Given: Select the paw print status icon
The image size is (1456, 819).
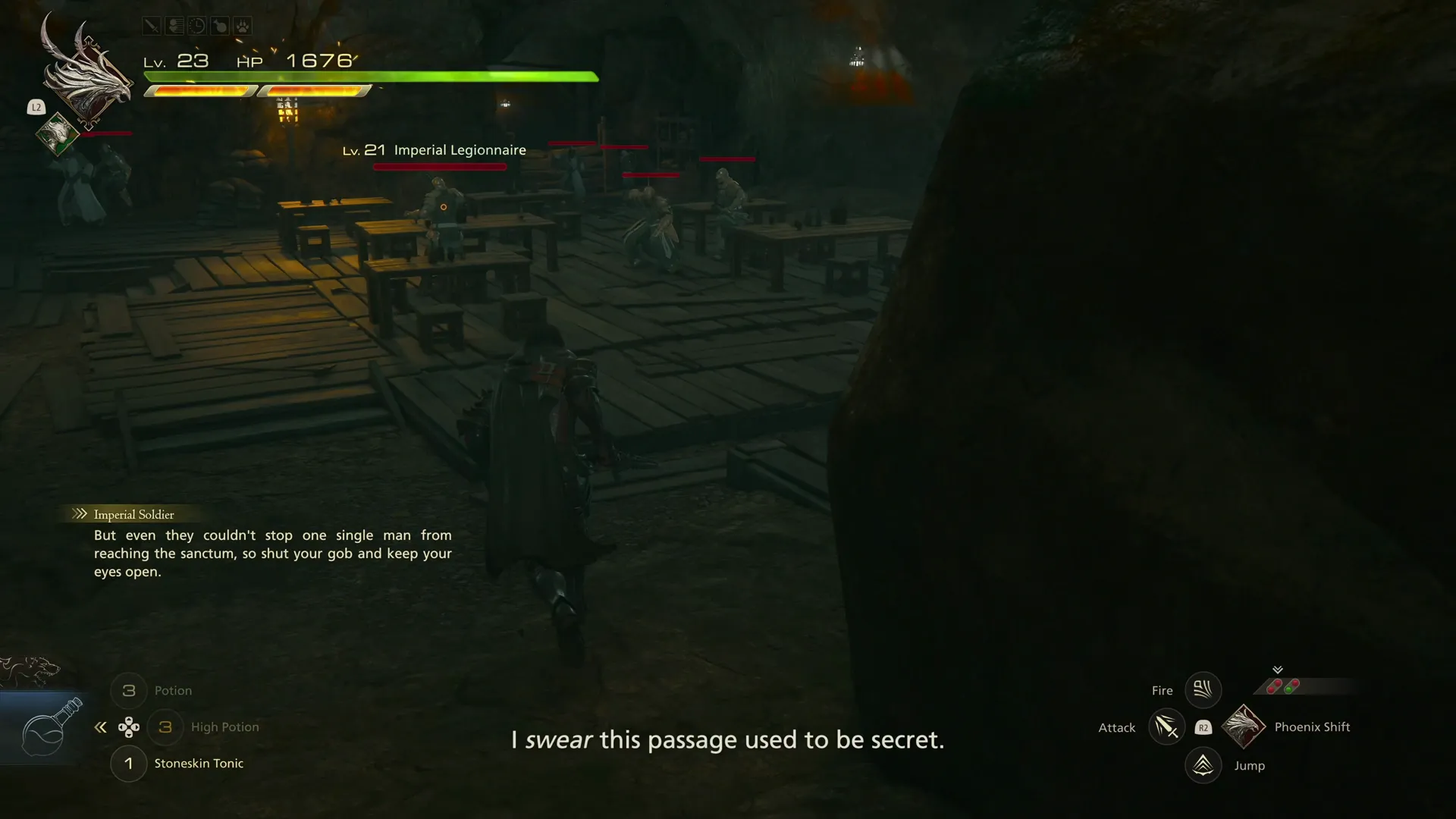Looking at the screenshot, I should point(243,25).
